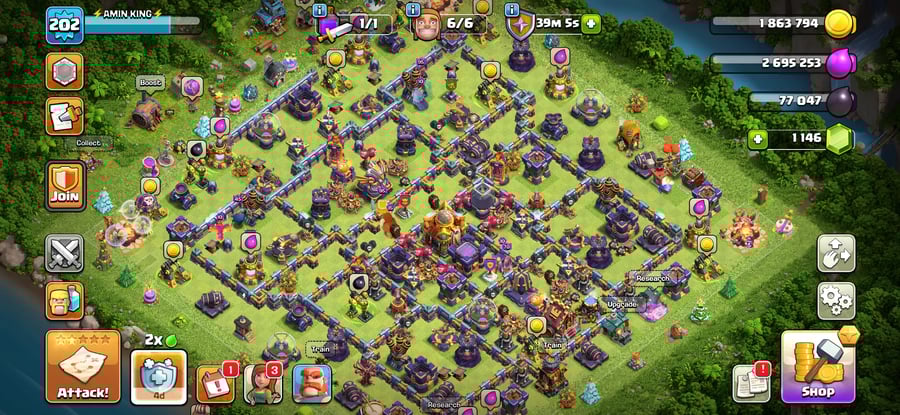Show the 1/1 laboratory sword info

(x=320, y=10)
